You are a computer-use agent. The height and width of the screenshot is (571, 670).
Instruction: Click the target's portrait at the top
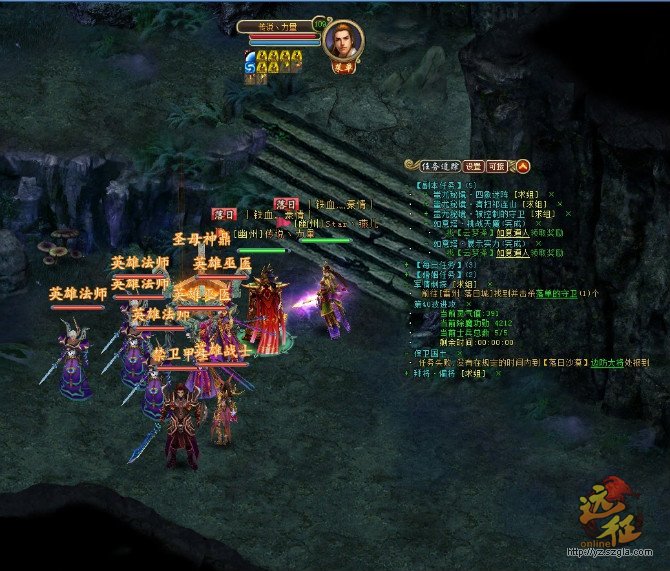[343, 40]
